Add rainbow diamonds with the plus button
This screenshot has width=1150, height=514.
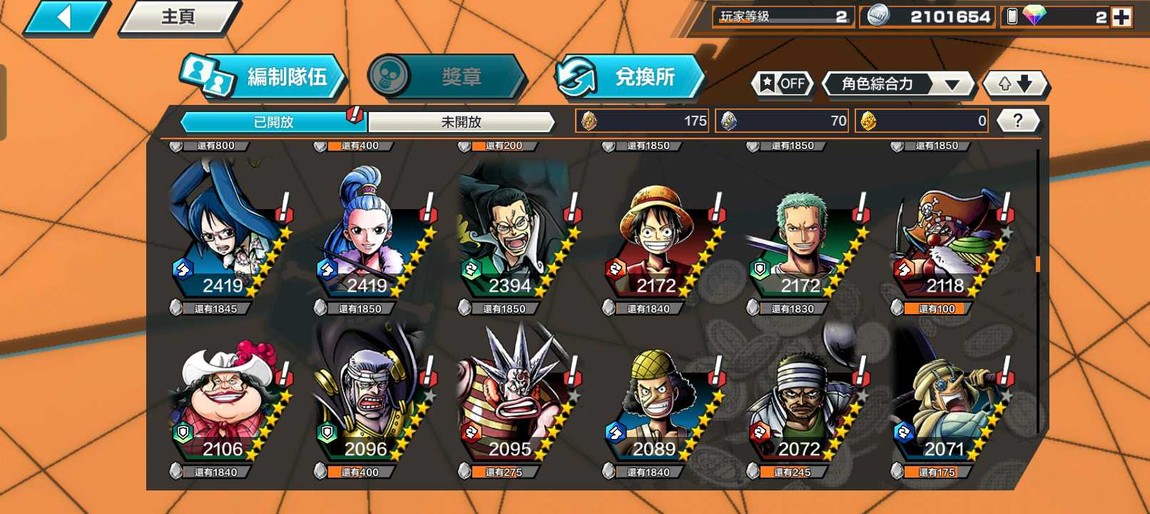pyautogui.click(x=1121, y=17)
